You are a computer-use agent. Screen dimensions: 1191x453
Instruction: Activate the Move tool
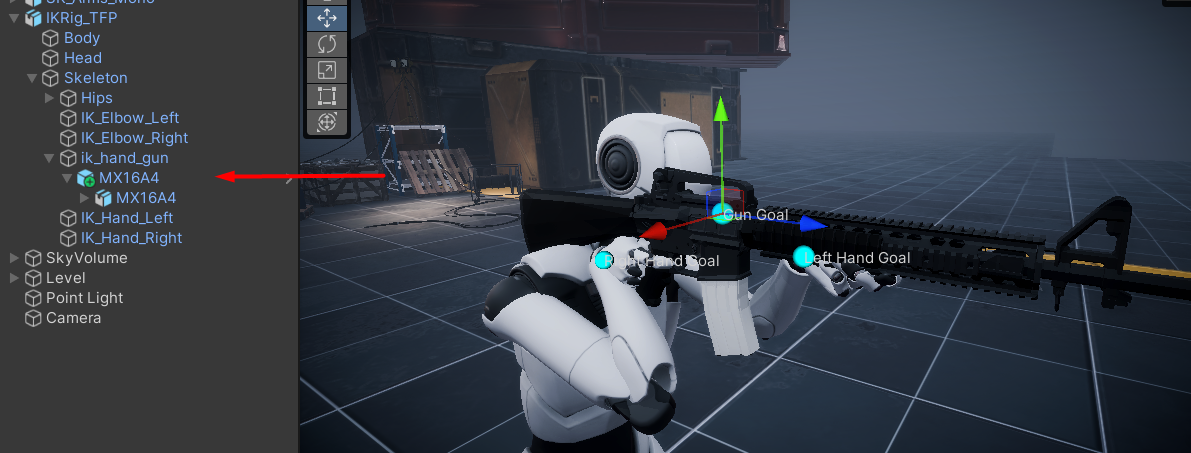pyautogui.click(x=326, y=18)
